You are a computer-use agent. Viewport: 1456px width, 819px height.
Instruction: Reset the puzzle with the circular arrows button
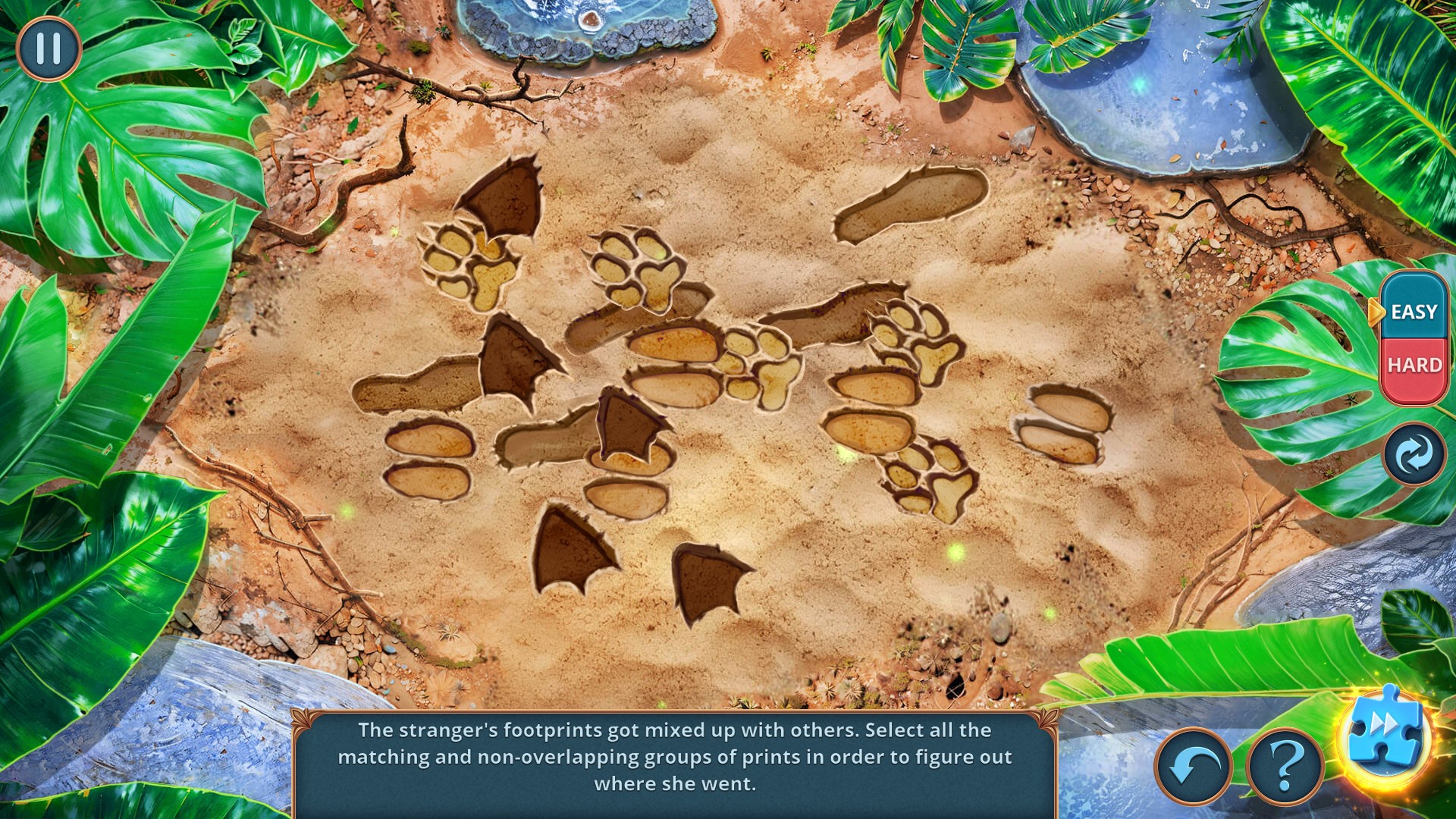1414,455
